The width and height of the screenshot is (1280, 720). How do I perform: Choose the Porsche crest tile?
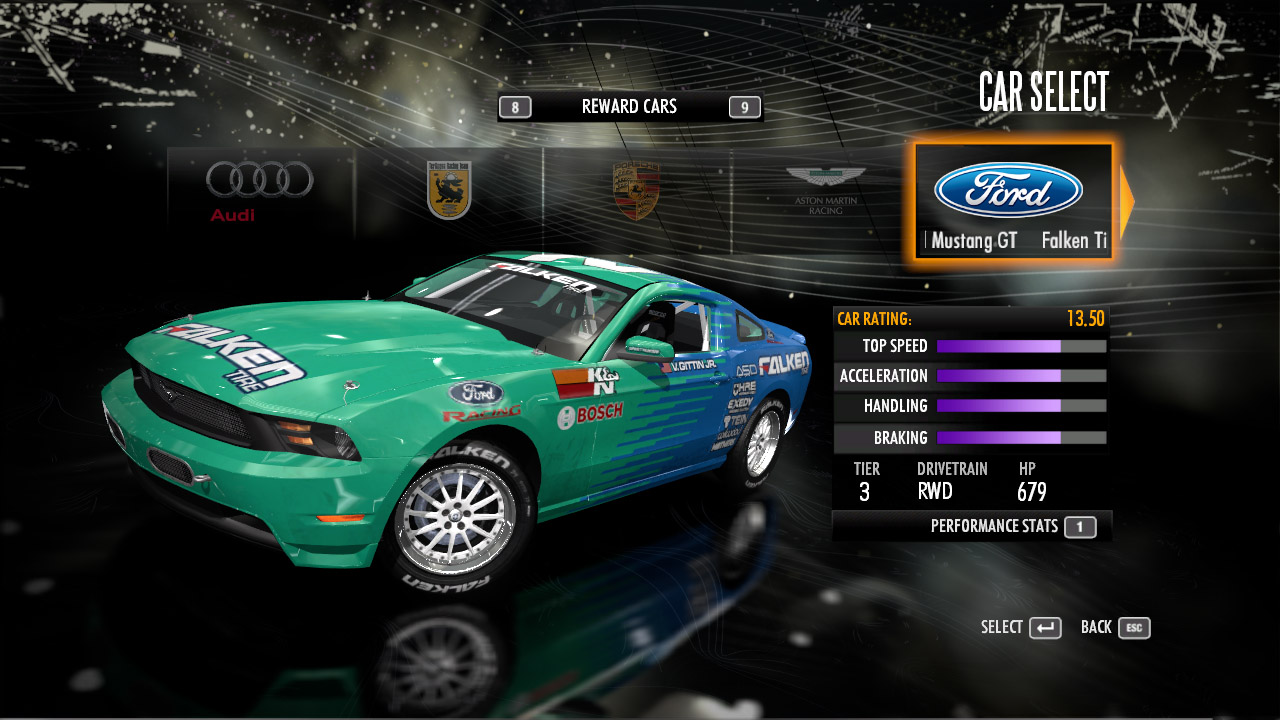pos(636,190)
